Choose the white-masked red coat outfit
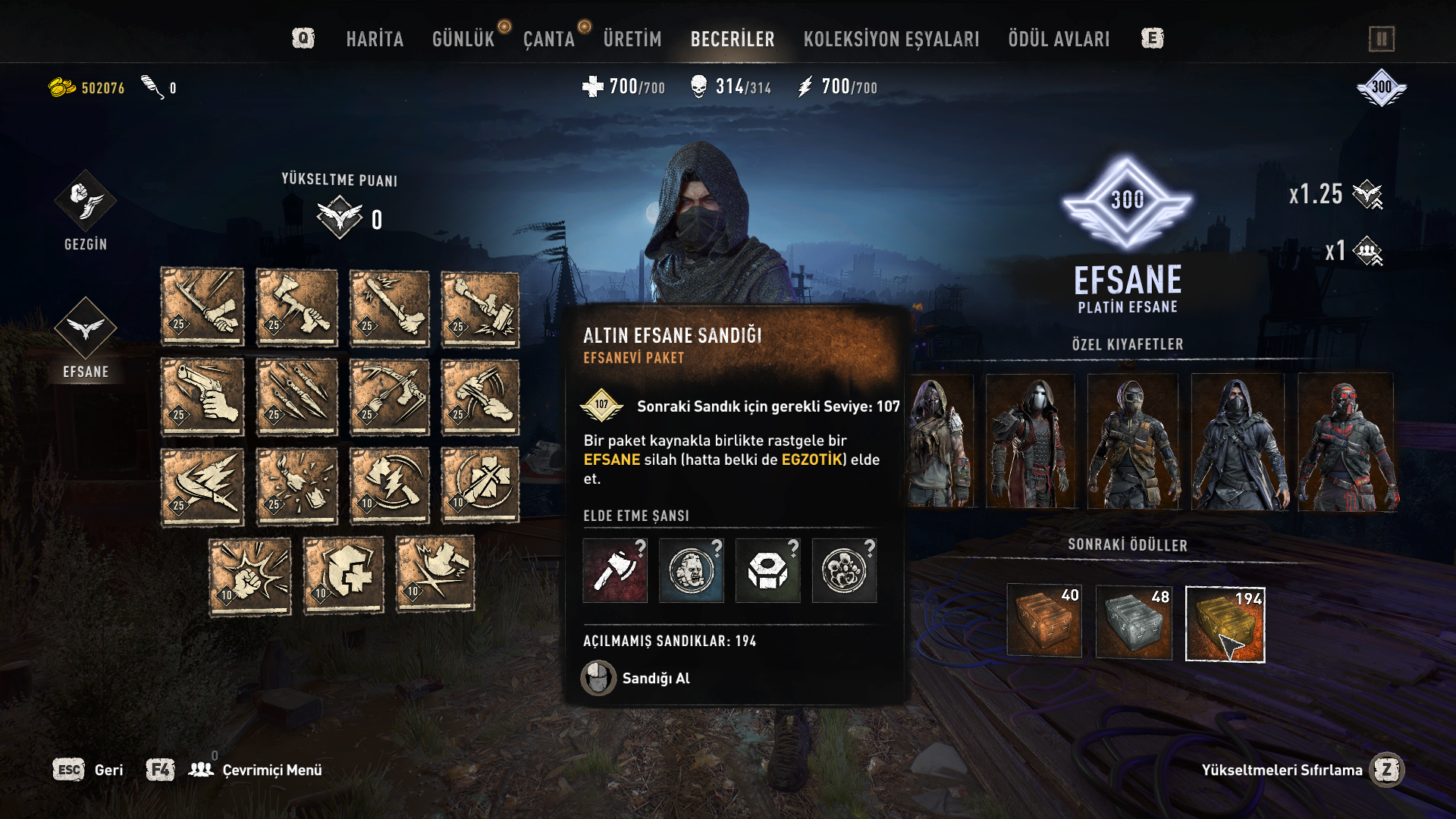The image size is (1456, 819). tap(1030, 442)
